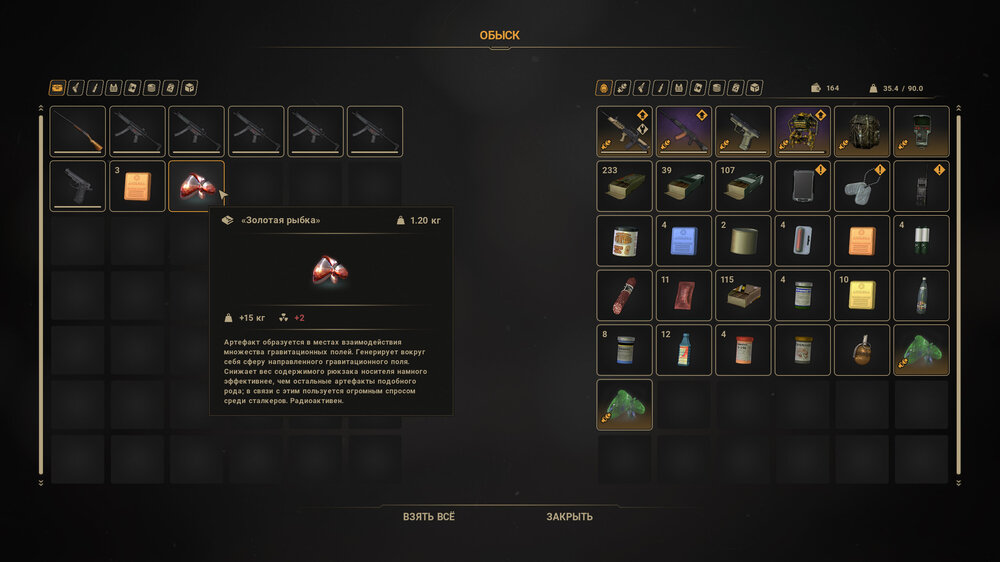This screenshot has width=1000, height=562.
Task: Take the stack of 3 orange medkits
Action: coord(137,186)
